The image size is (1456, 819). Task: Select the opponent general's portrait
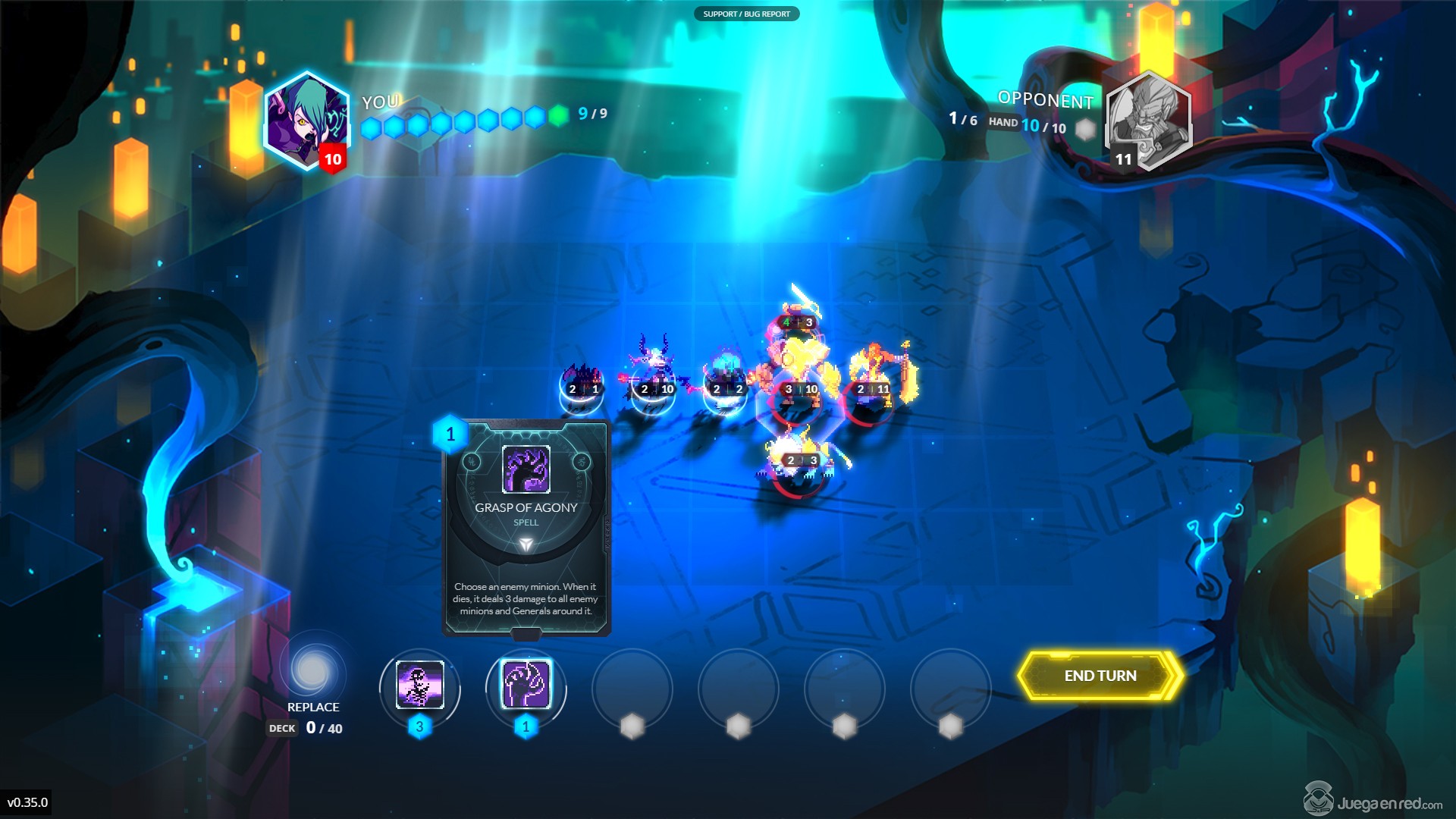point(1147,120)
